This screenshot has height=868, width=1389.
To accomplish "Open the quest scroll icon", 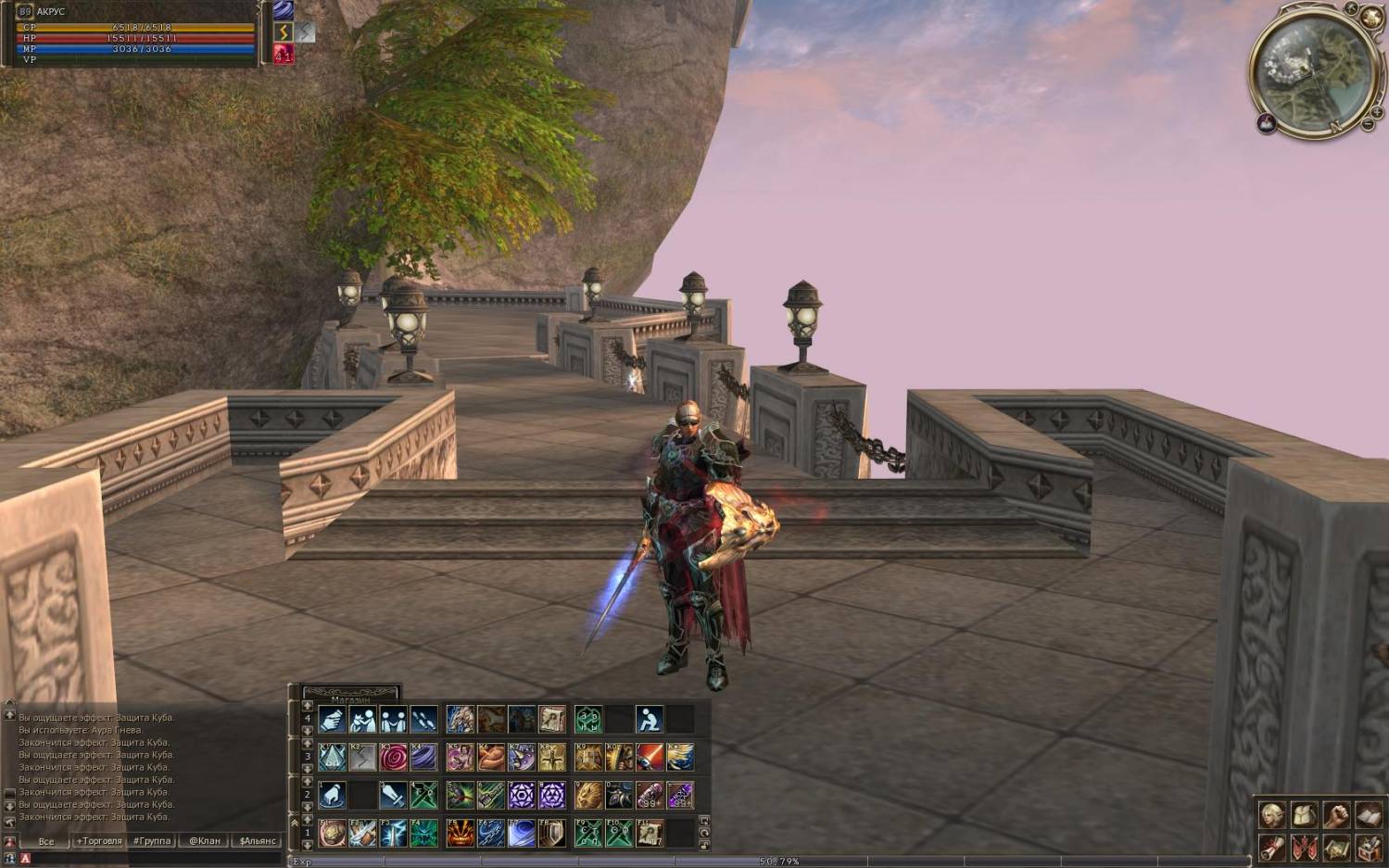I will [1272, 847].
